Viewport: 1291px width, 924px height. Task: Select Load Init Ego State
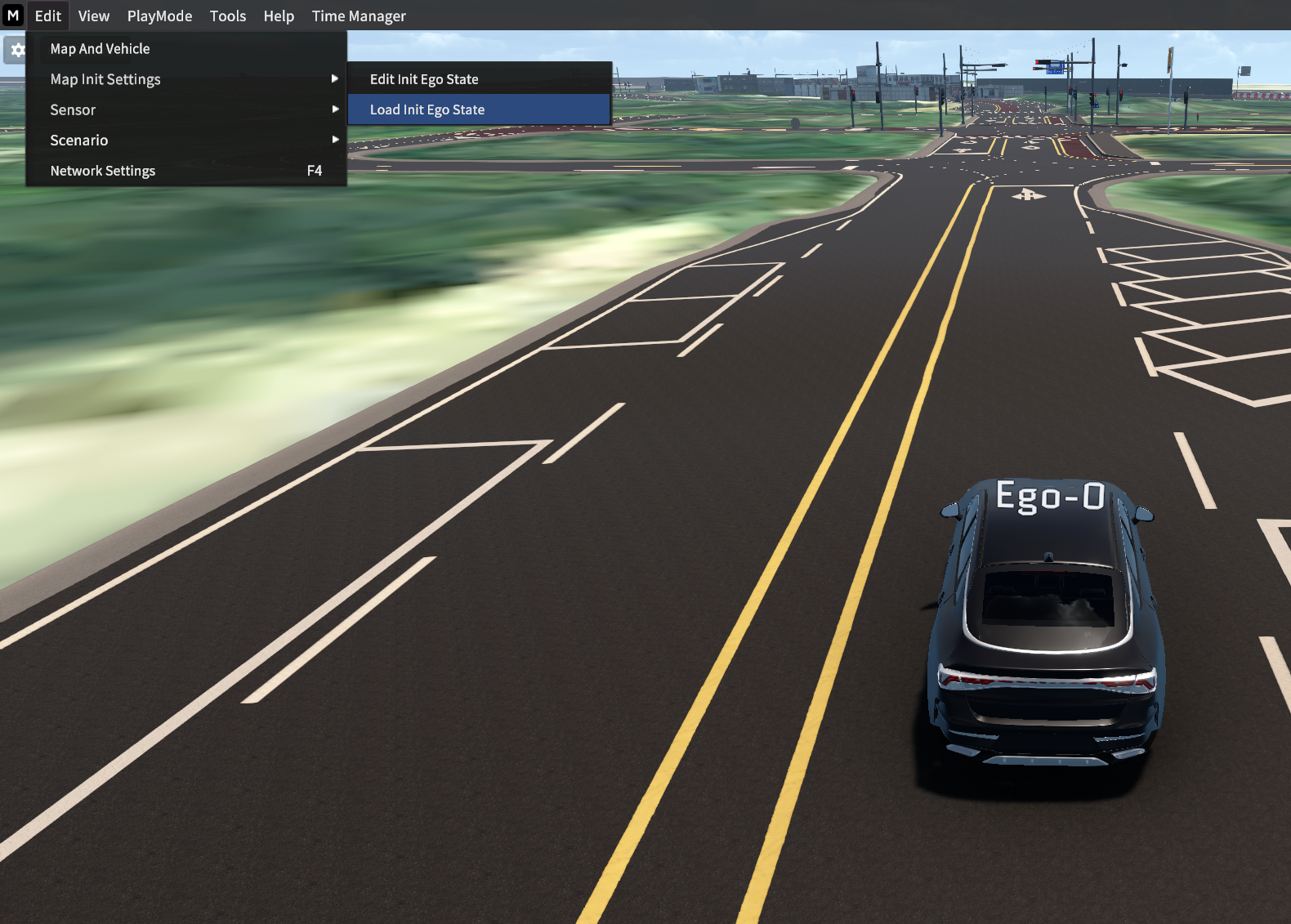pyautogui.click(x=427, y=109)
